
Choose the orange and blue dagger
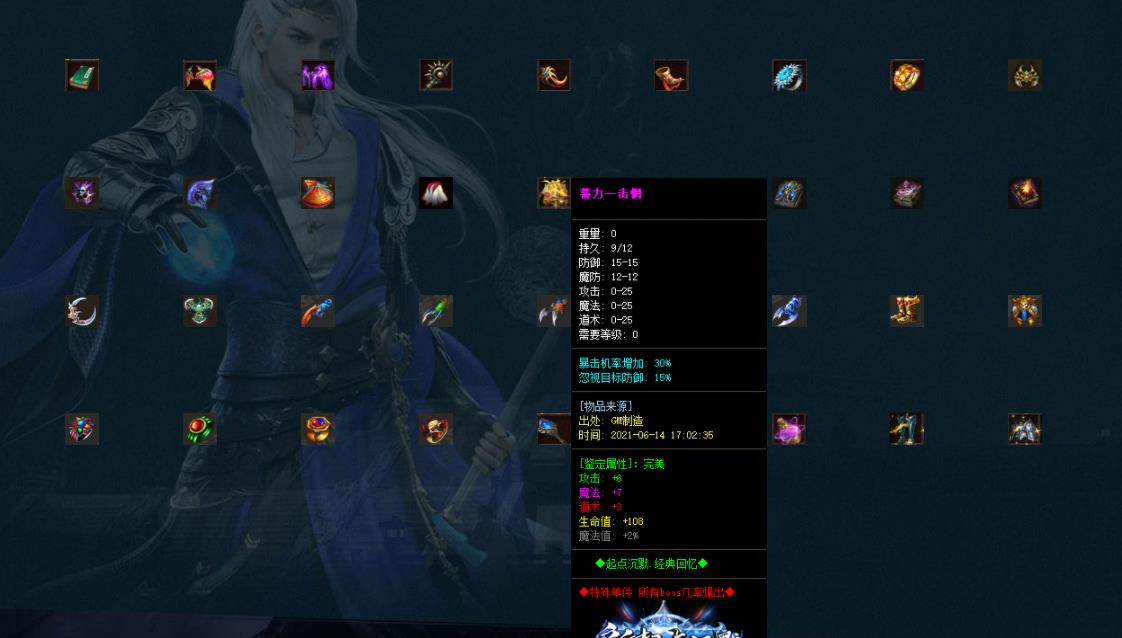pyautogui.click(x=318, y=311)
